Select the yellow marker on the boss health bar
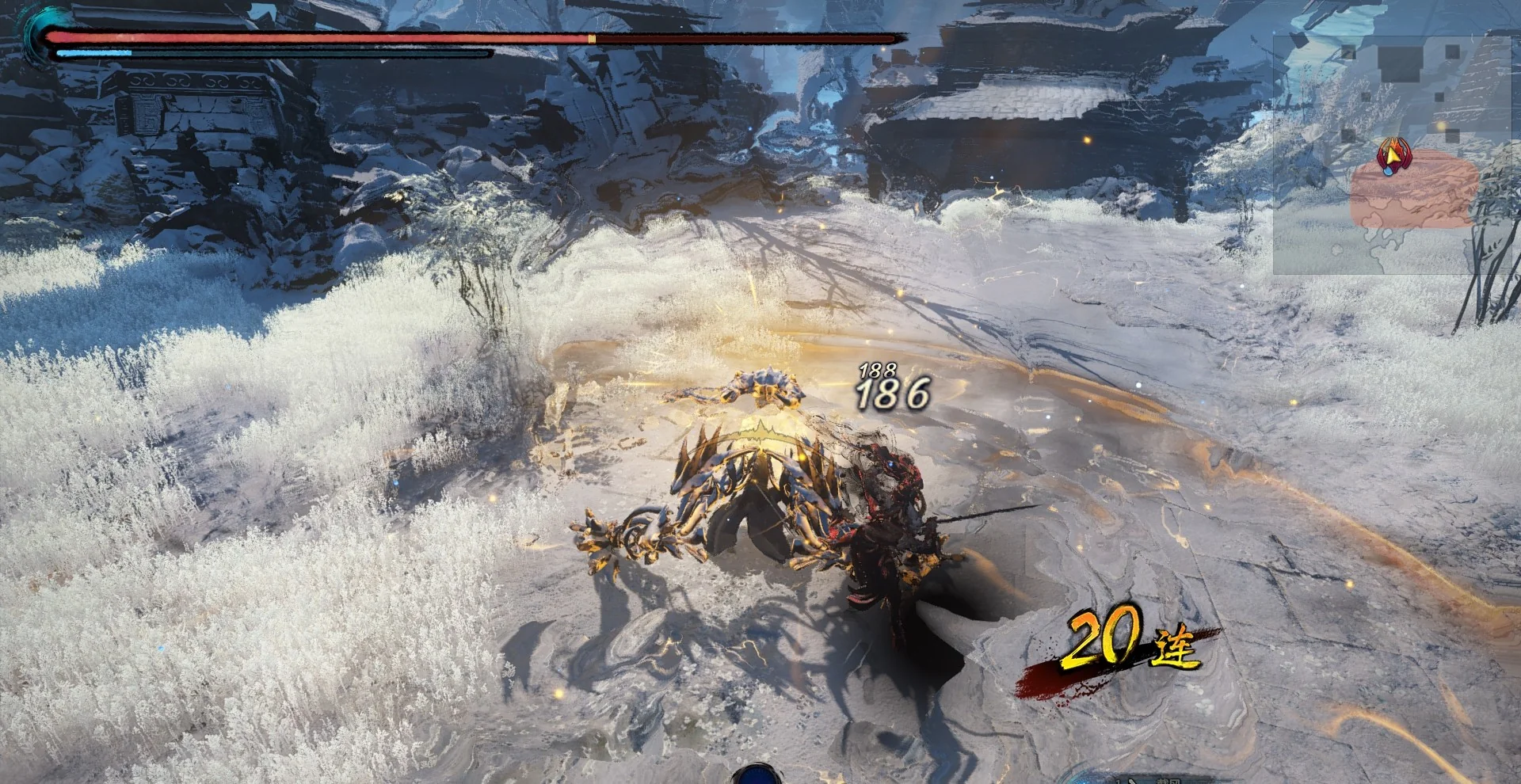The width and height of the screenshot is (1521, 784). 589,36
